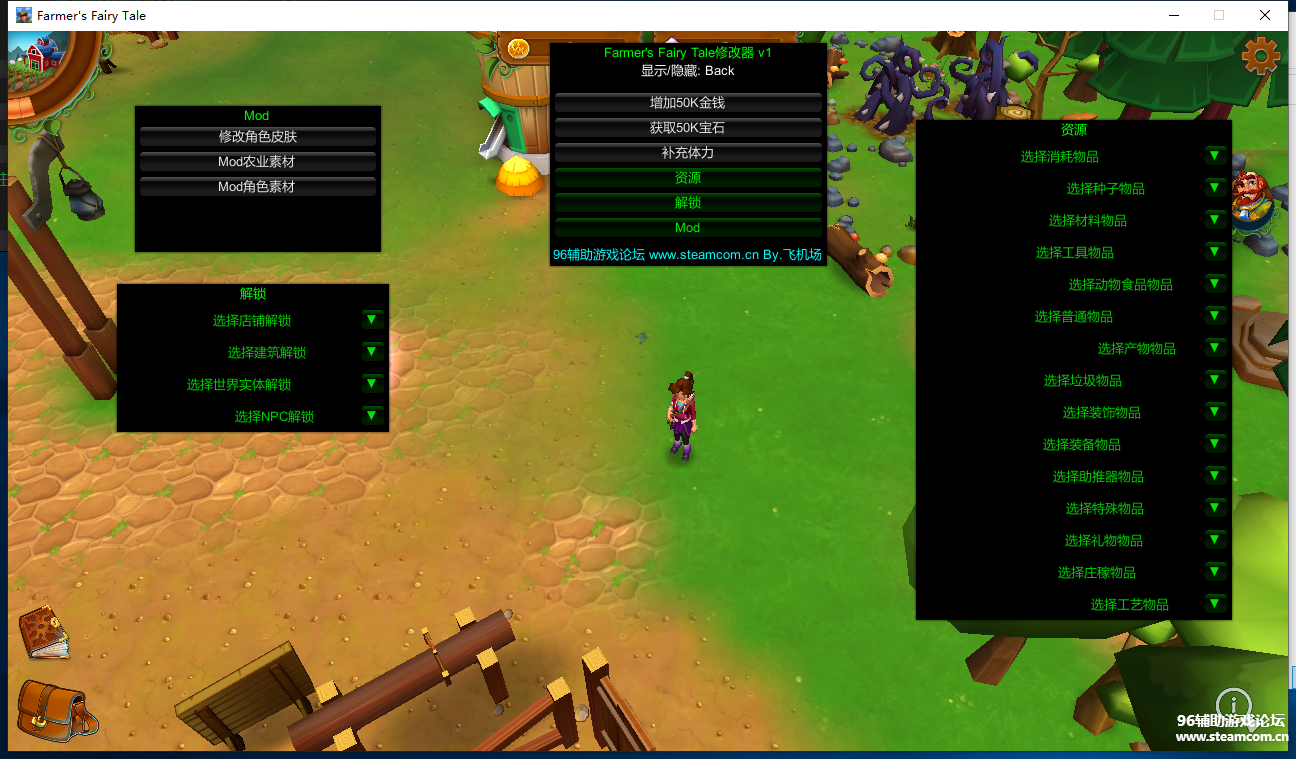The width and height of the screenshot is (1296, 759).
Task: Open the 选择工具物品 dropdown
Action: 1215,252
